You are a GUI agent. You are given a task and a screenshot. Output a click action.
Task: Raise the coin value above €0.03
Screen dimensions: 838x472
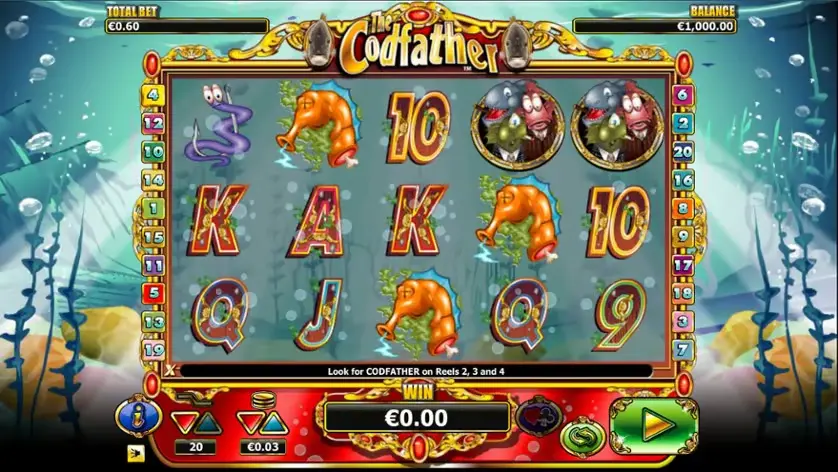275,423
